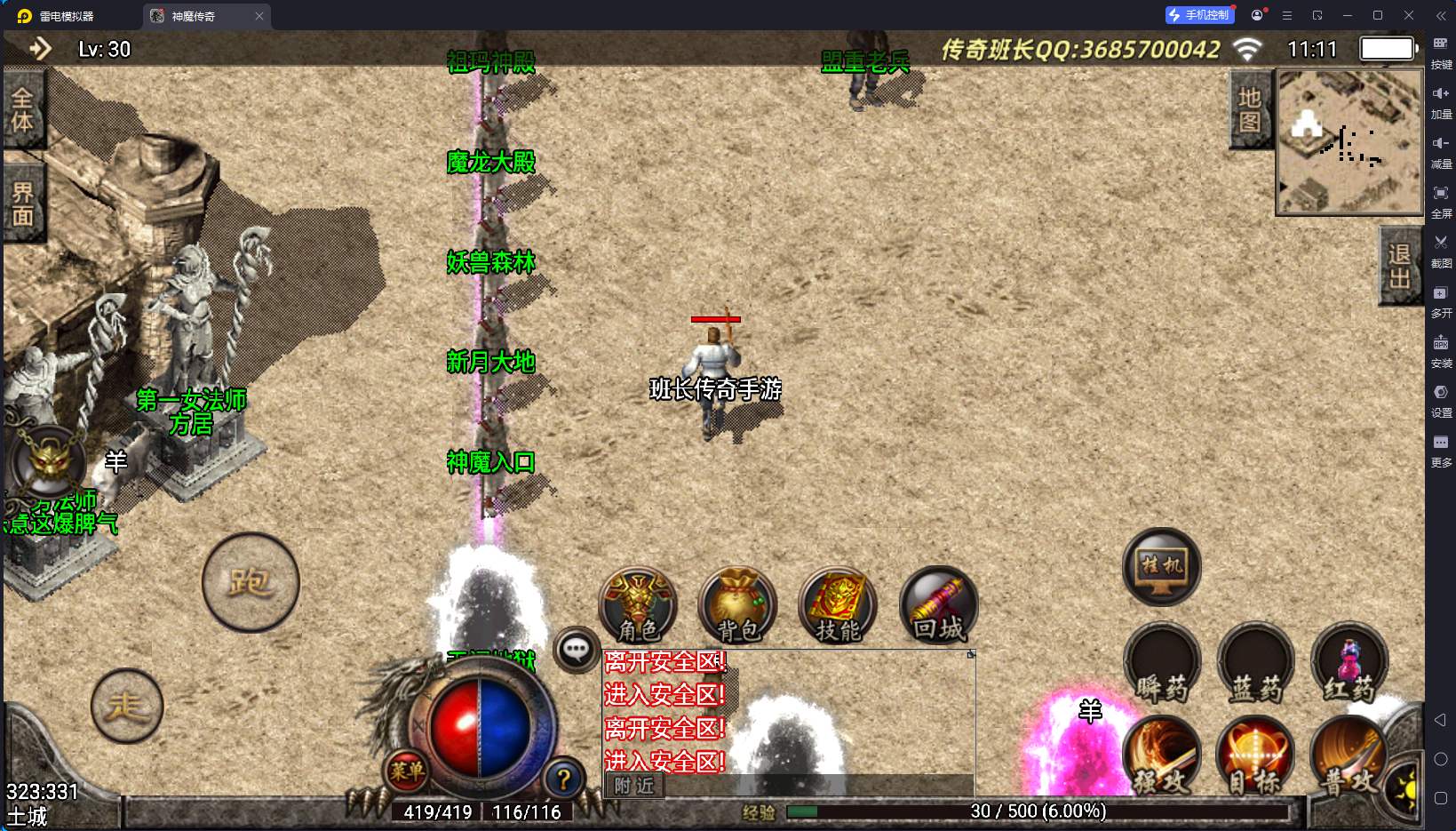
Task: Activate the 普攻 normal attack
Action: pos(1347,757)
